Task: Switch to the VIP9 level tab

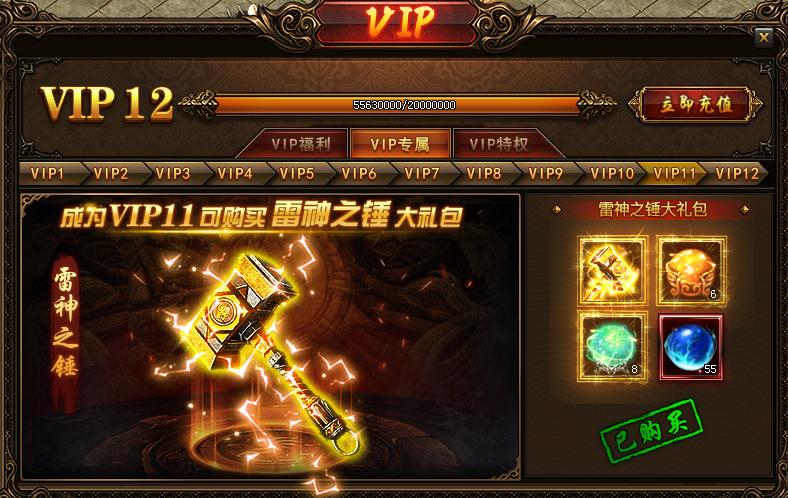Action: pyautogui.click(x=546, y=173)
